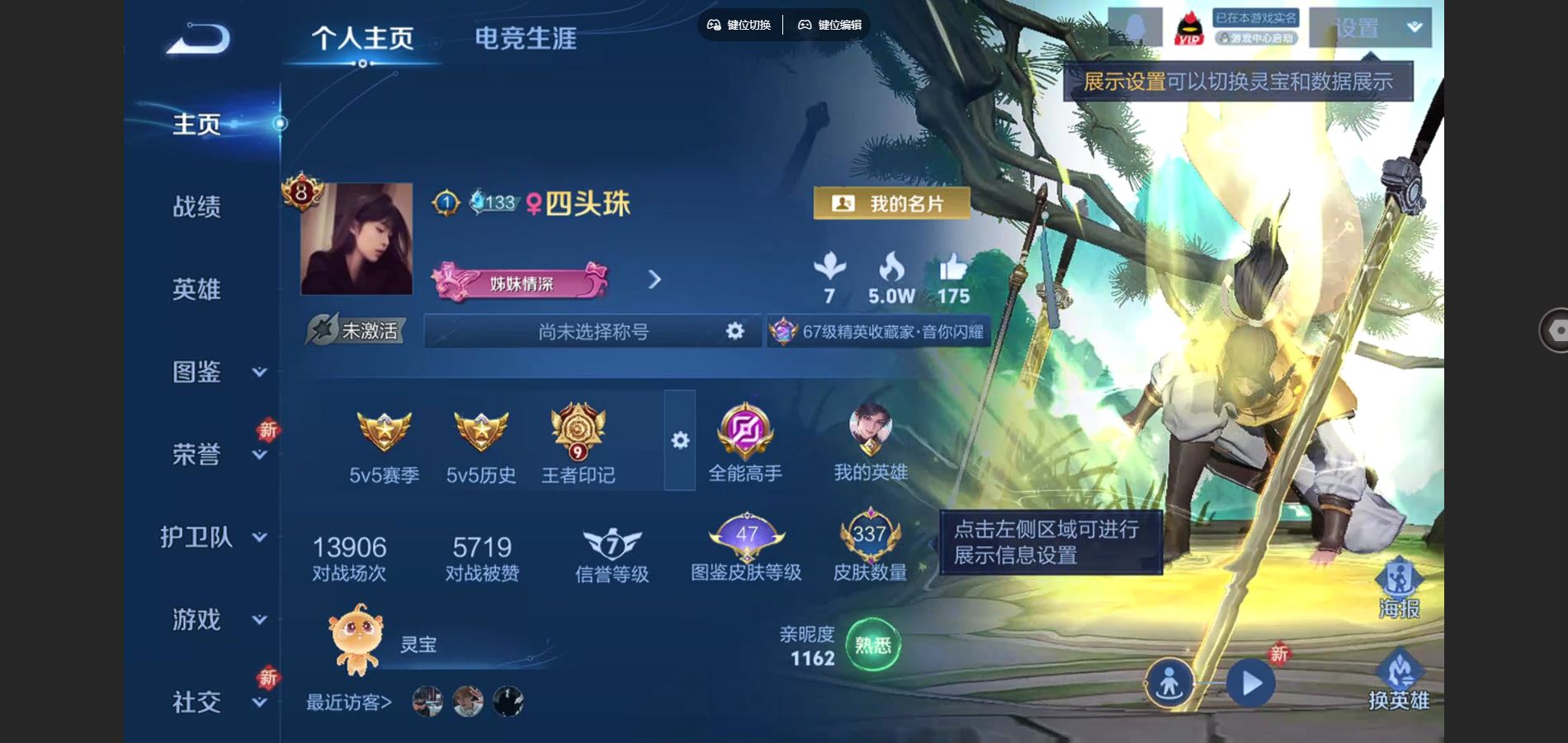The width and height of the screenshot is (1568, 743).
Task: Expand the 设置 dropdown arrow
Action: click(1415, 27)
